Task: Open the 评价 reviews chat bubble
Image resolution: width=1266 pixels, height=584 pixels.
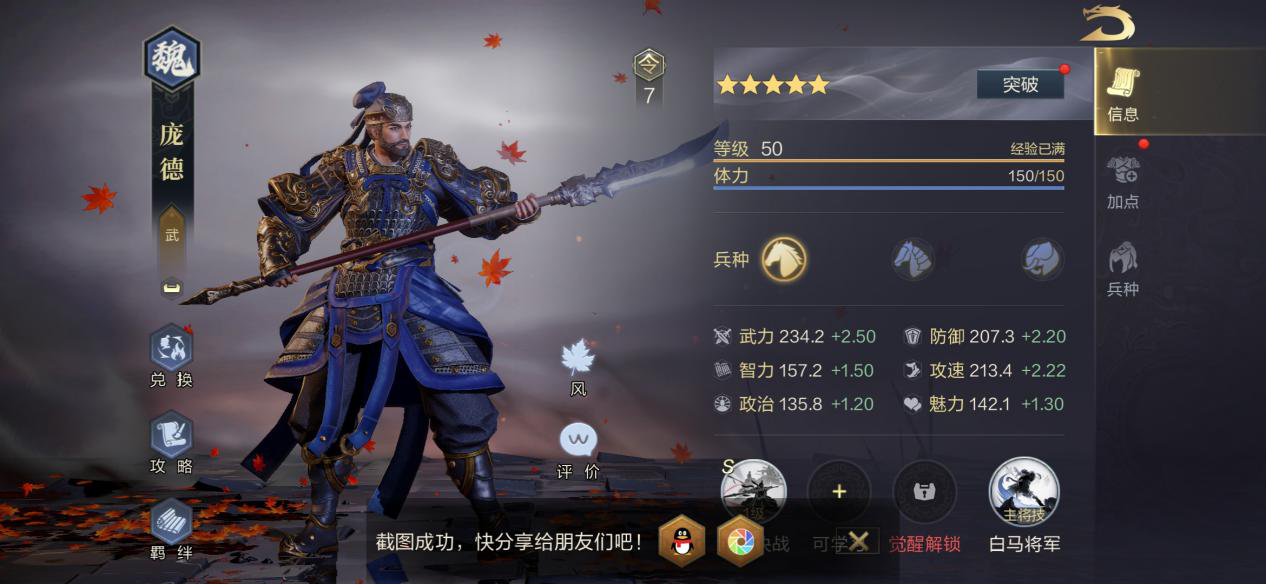Action: (578, 450)
